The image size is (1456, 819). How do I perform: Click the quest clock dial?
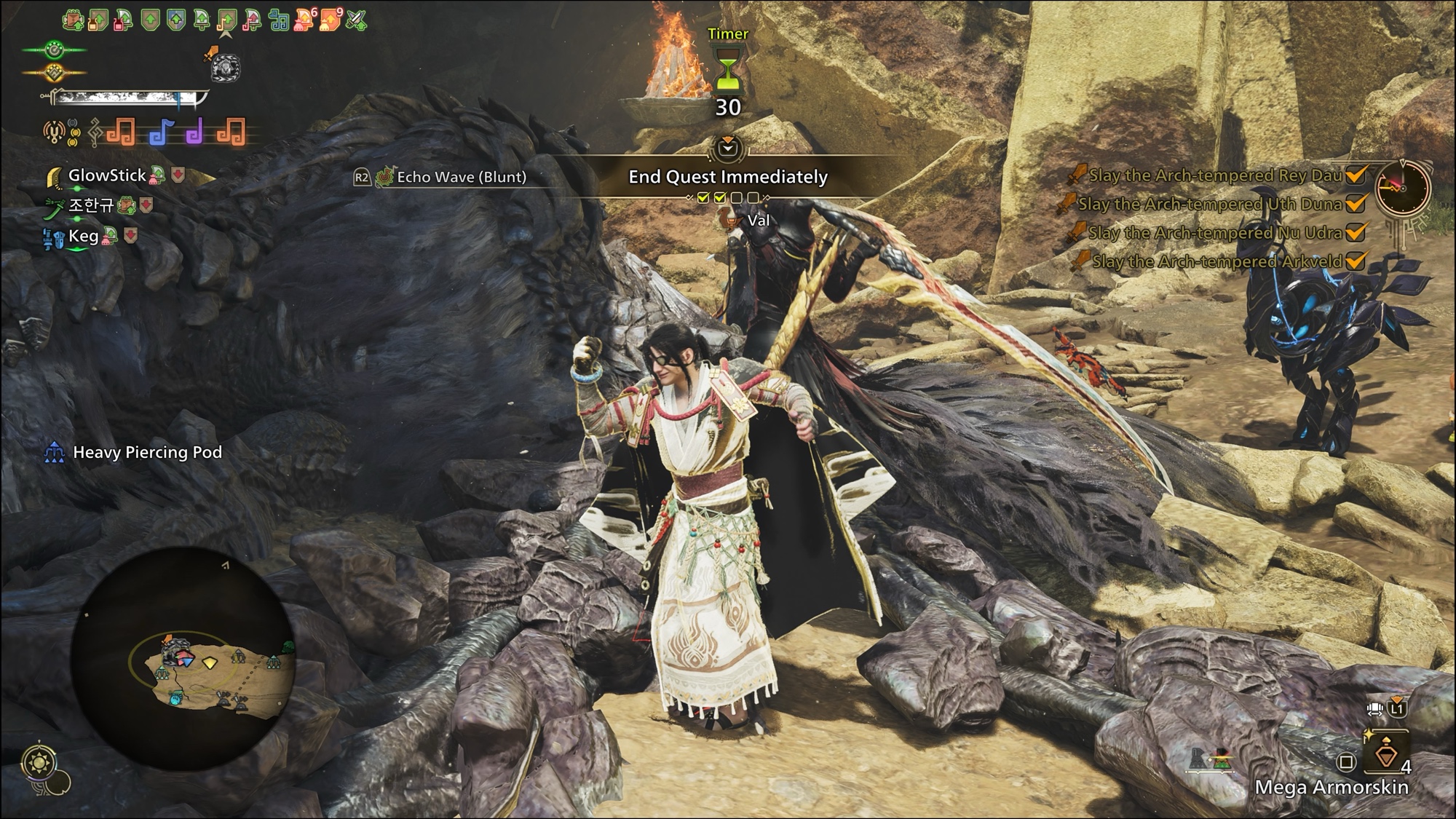pos(1401,188)
